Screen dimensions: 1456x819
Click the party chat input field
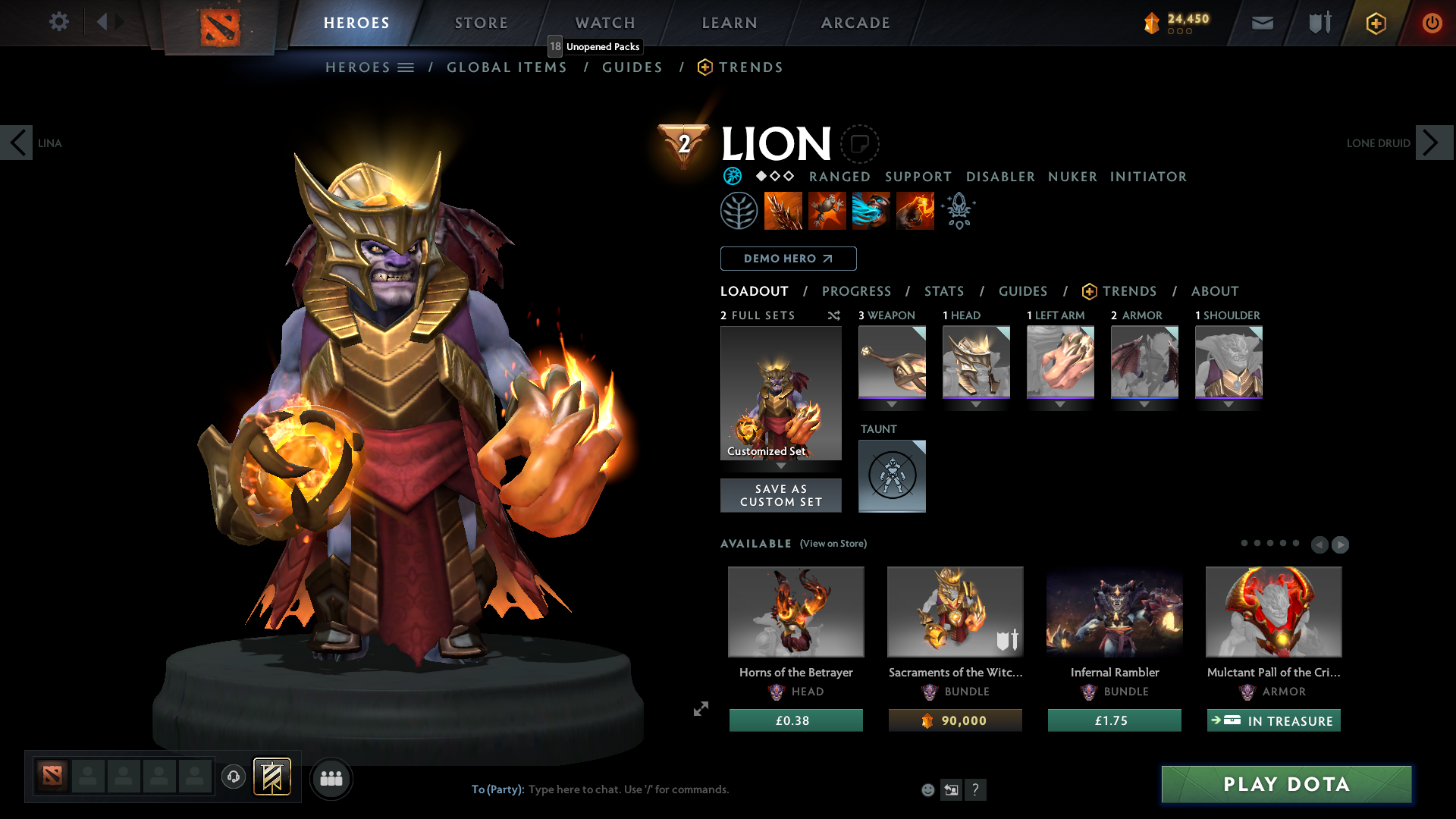(629, 789)
